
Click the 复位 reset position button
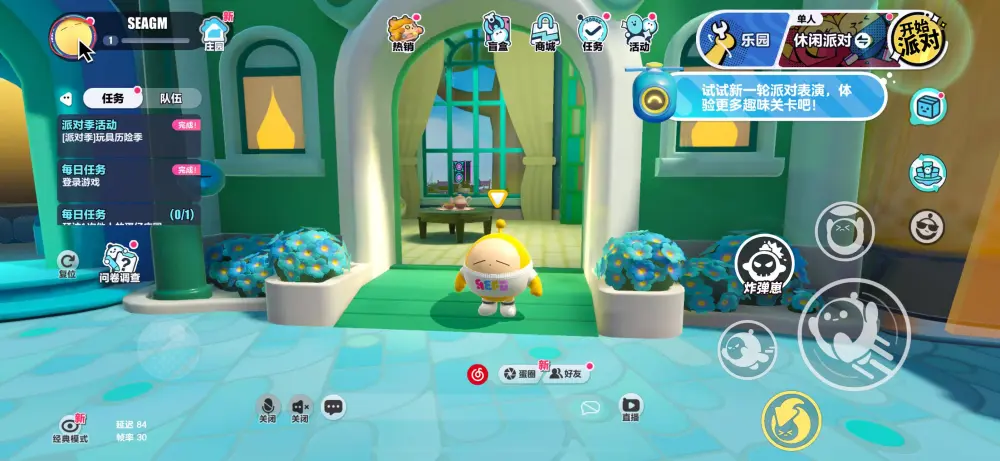(x=67, y=264)
